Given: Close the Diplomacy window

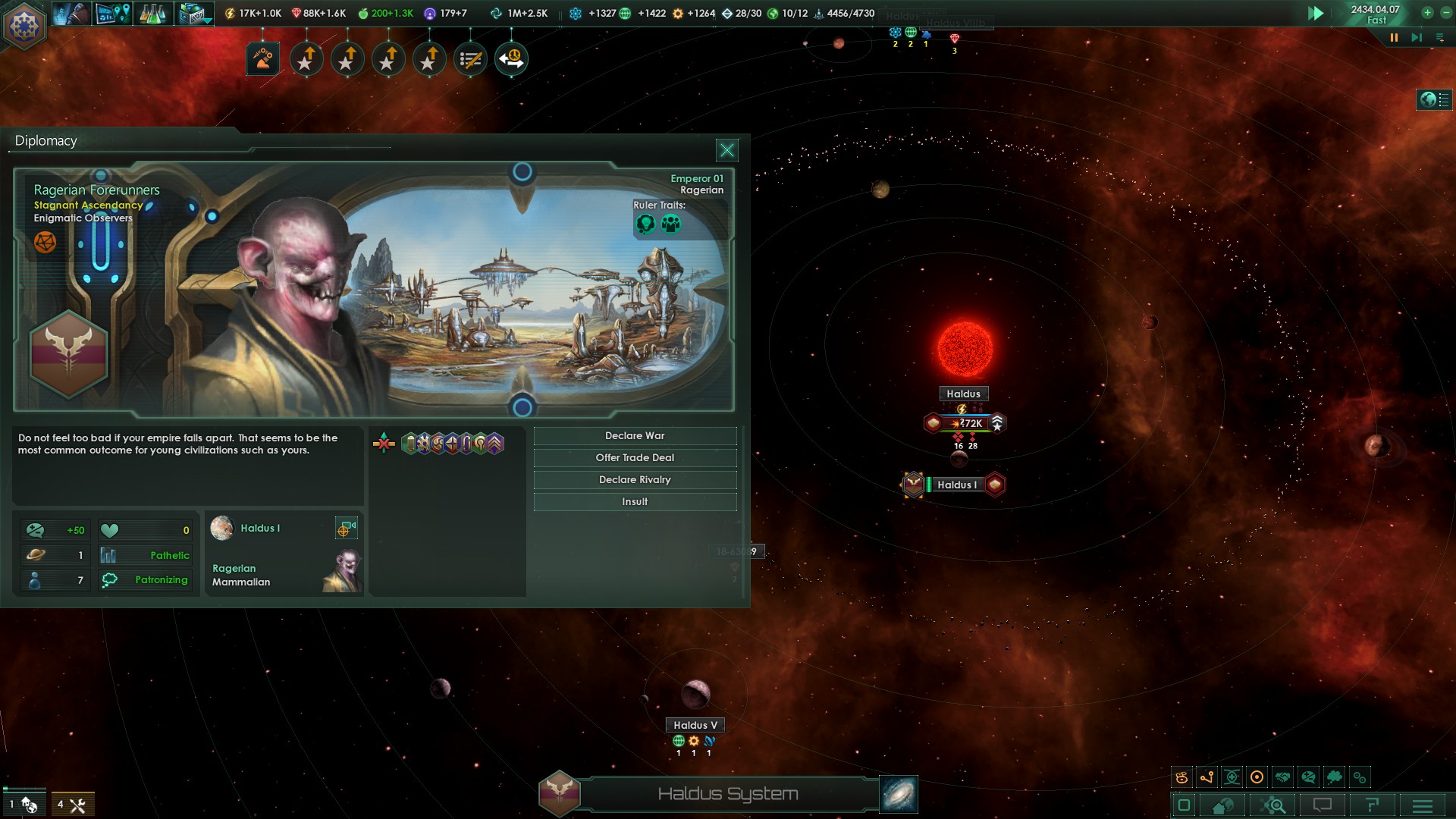Looking at the screenshot, I should (x=726, y=150).
